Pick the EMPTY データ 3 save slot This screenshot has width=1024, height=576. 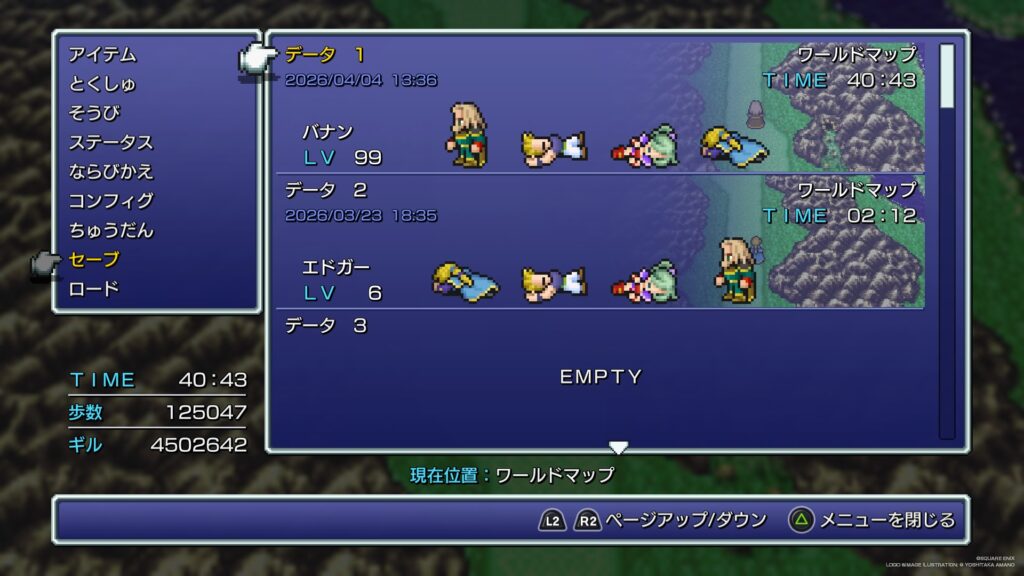point(600,376)
